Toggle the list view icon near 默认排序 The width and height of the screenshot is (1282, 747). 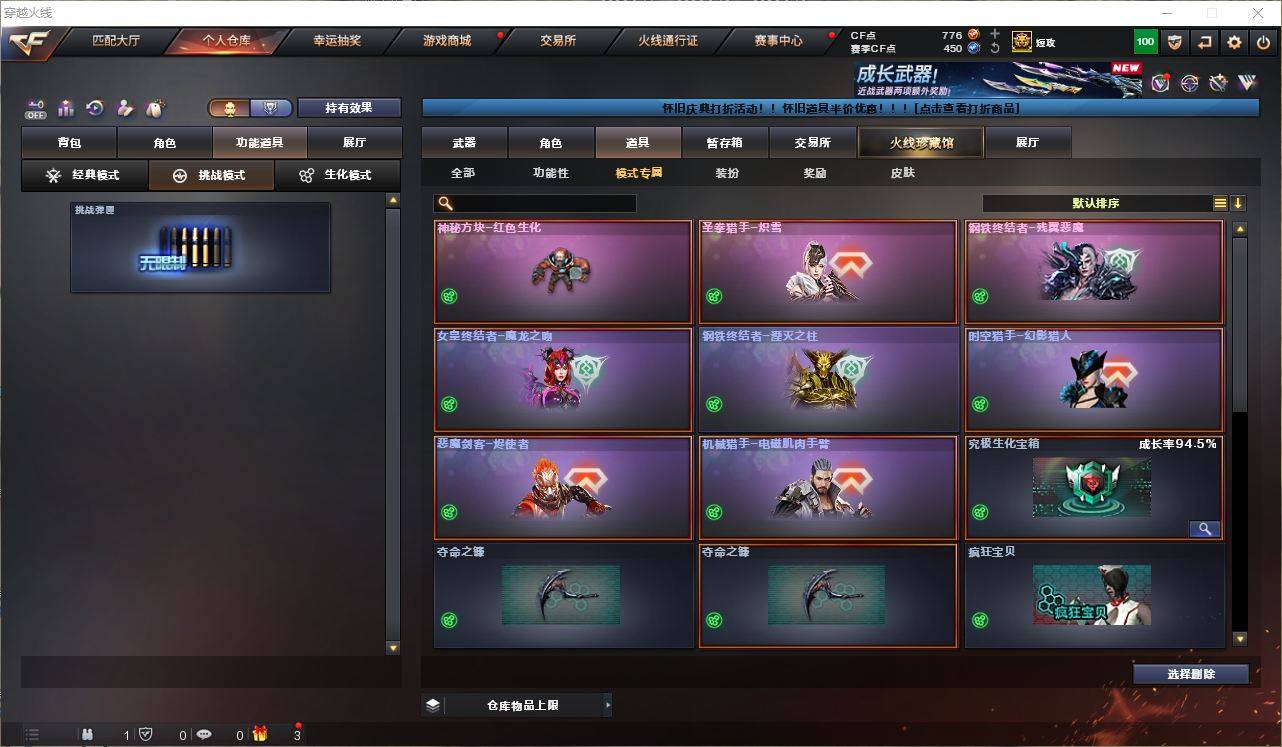[1218, 203]
